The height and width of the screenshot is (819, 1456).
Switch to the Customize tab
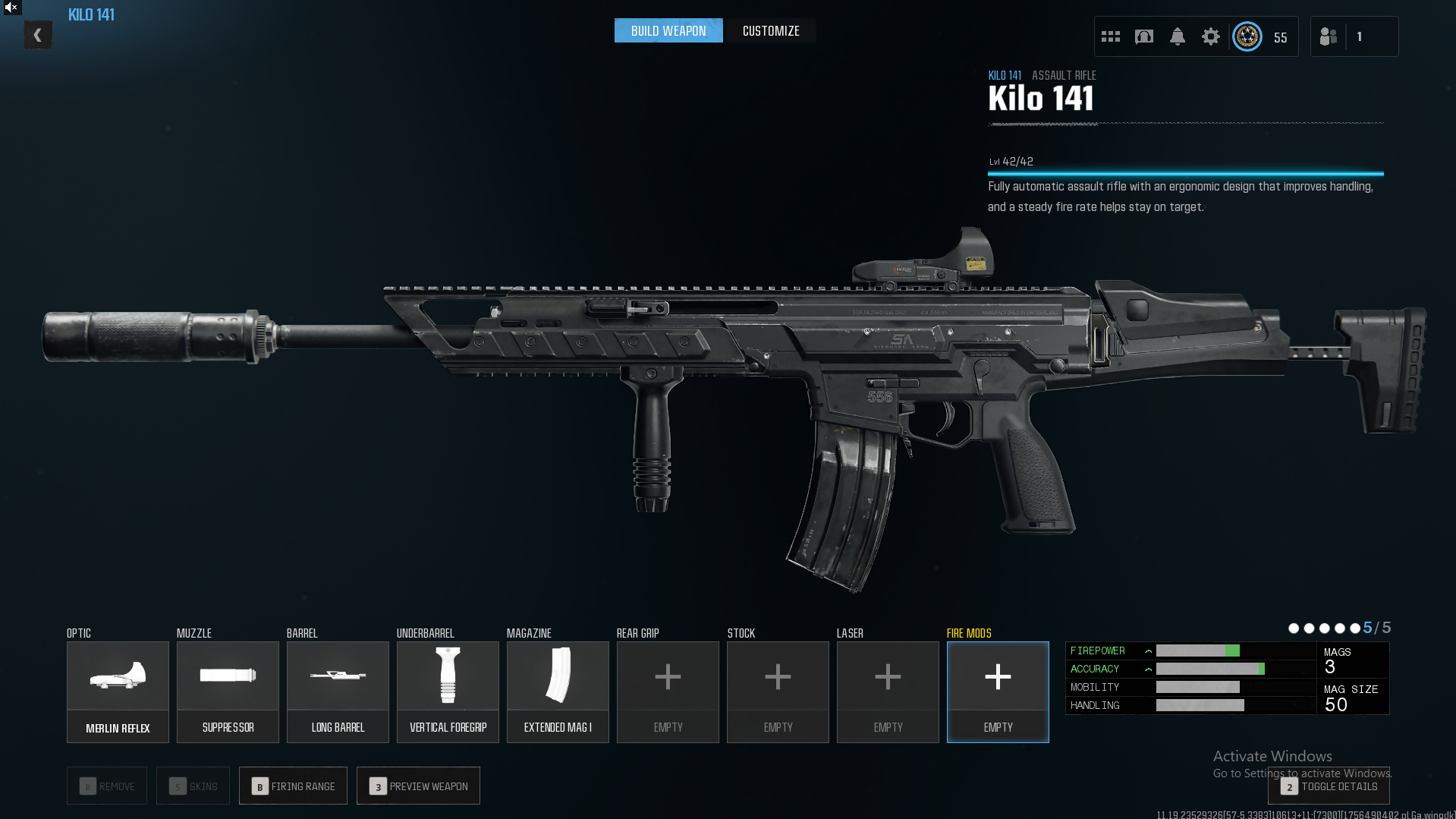(771, 31)
